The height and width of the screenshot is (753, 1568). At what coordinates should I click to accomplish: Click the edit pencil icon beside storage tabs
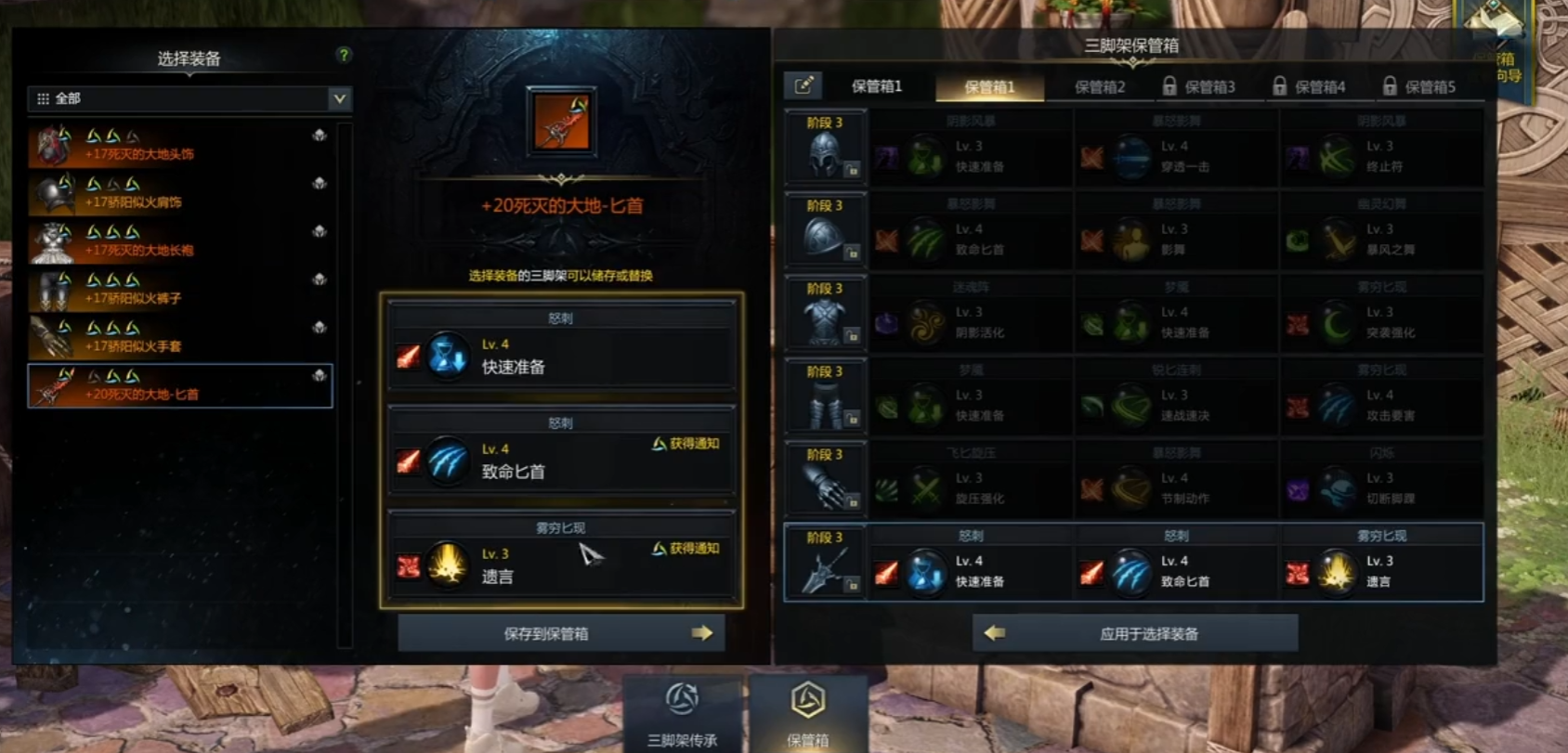point(804,84)
